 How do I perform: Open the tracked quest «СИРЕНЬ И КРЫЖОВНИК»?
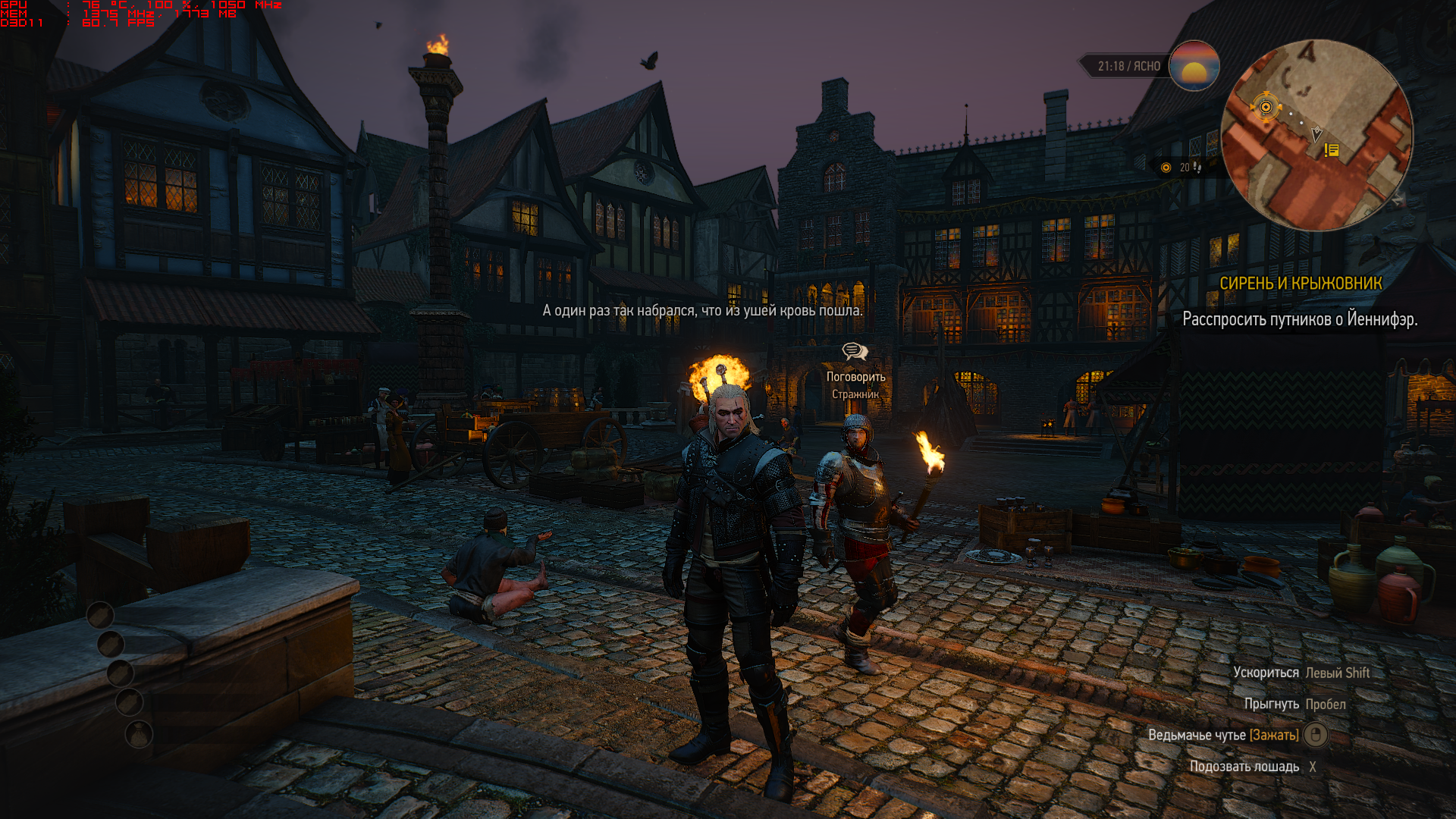tap(1300, 284)
